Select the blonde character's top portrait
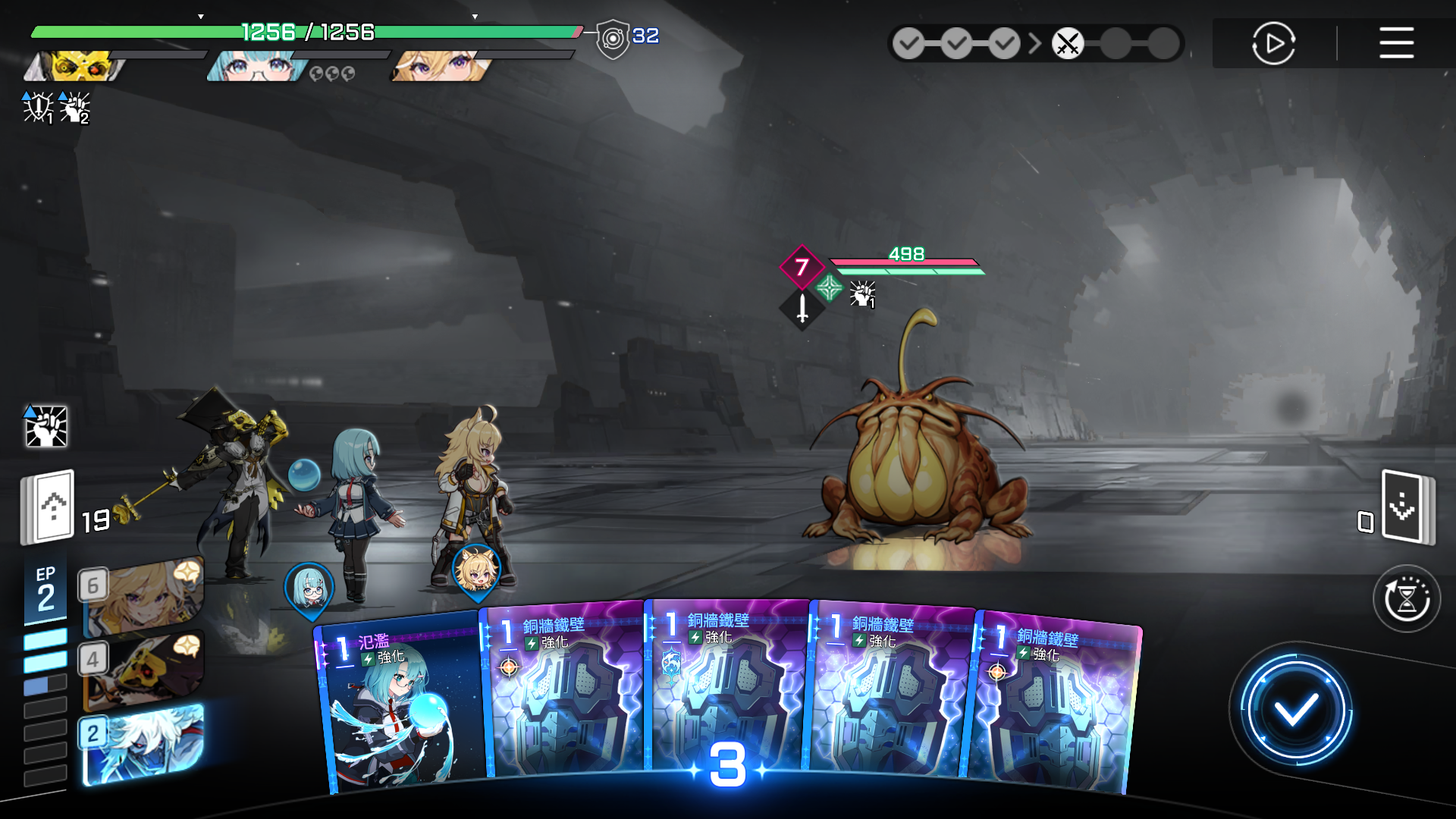The height and width of the screenshot is (819, 1456). (x=441, y=67)
